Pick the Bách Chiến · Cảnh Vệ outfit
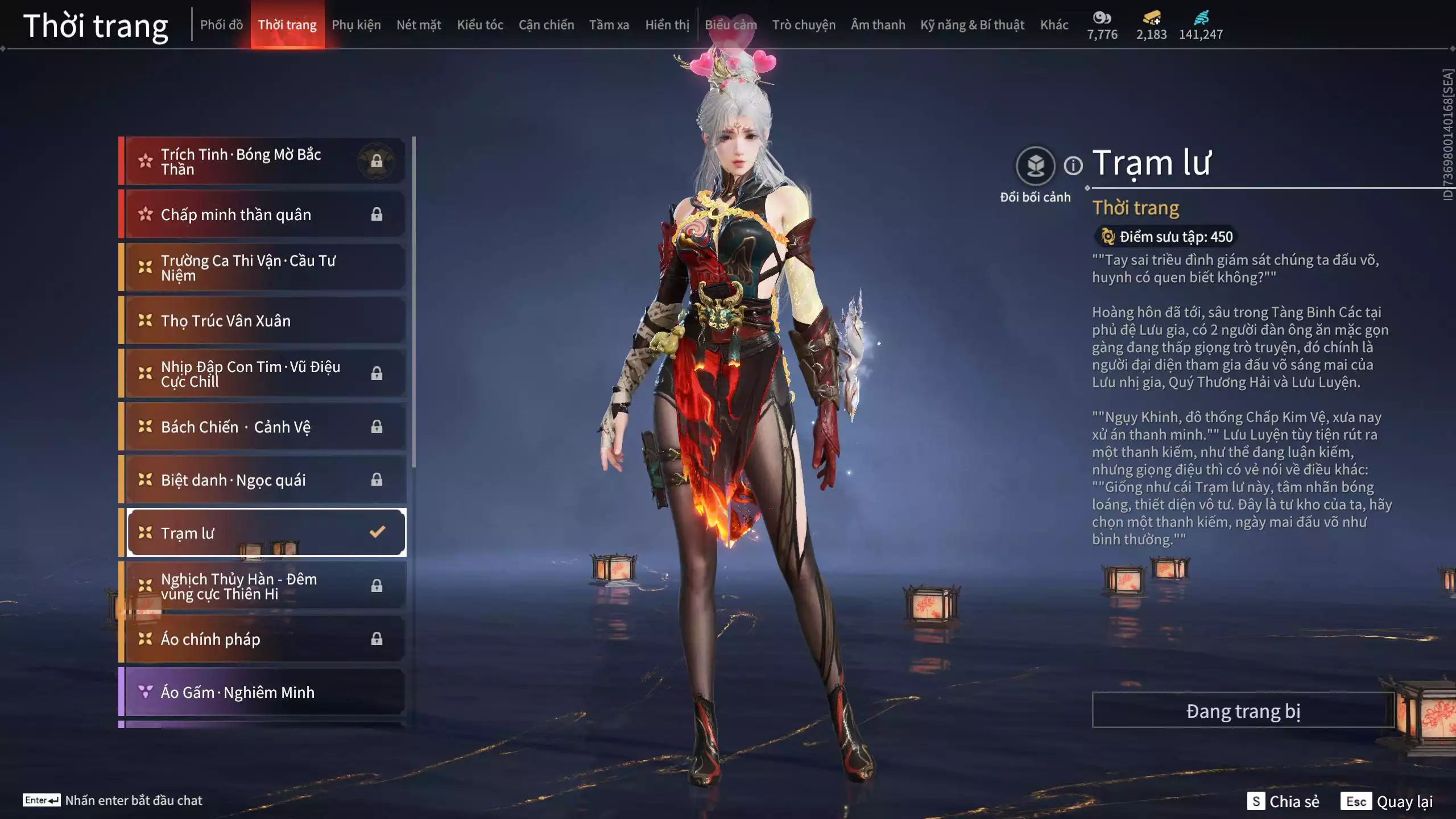This screenshot has width=1456, height=819. [x=264, y=427]
